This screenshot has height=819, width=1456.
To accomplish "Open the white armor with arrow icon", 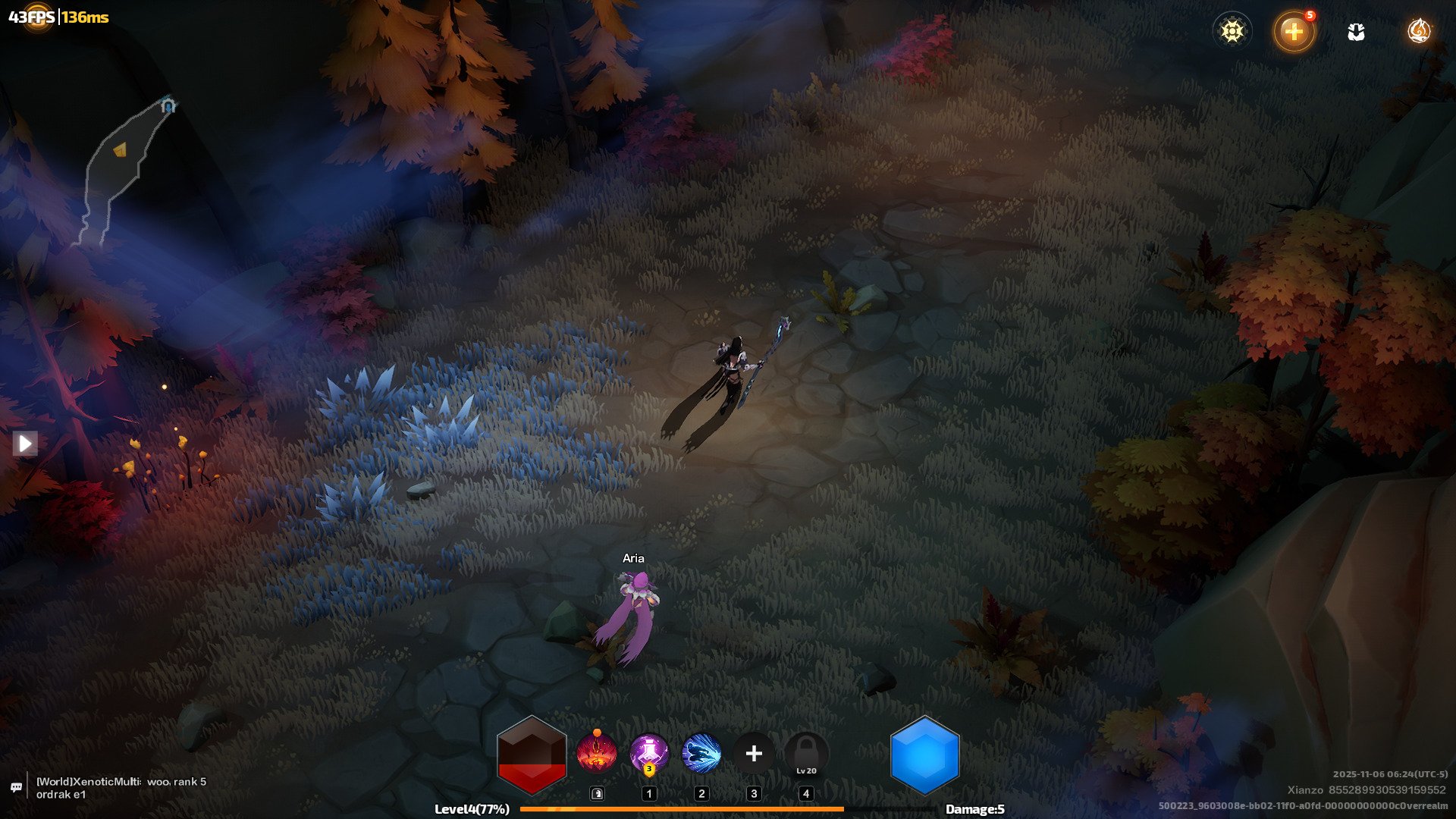I will [x=1356, y=32].
